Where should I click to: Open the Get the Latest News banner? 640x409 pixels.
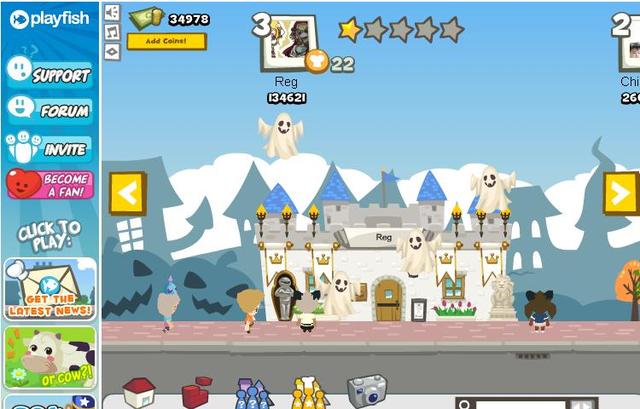pyautogui.click(x=49, y=287)
